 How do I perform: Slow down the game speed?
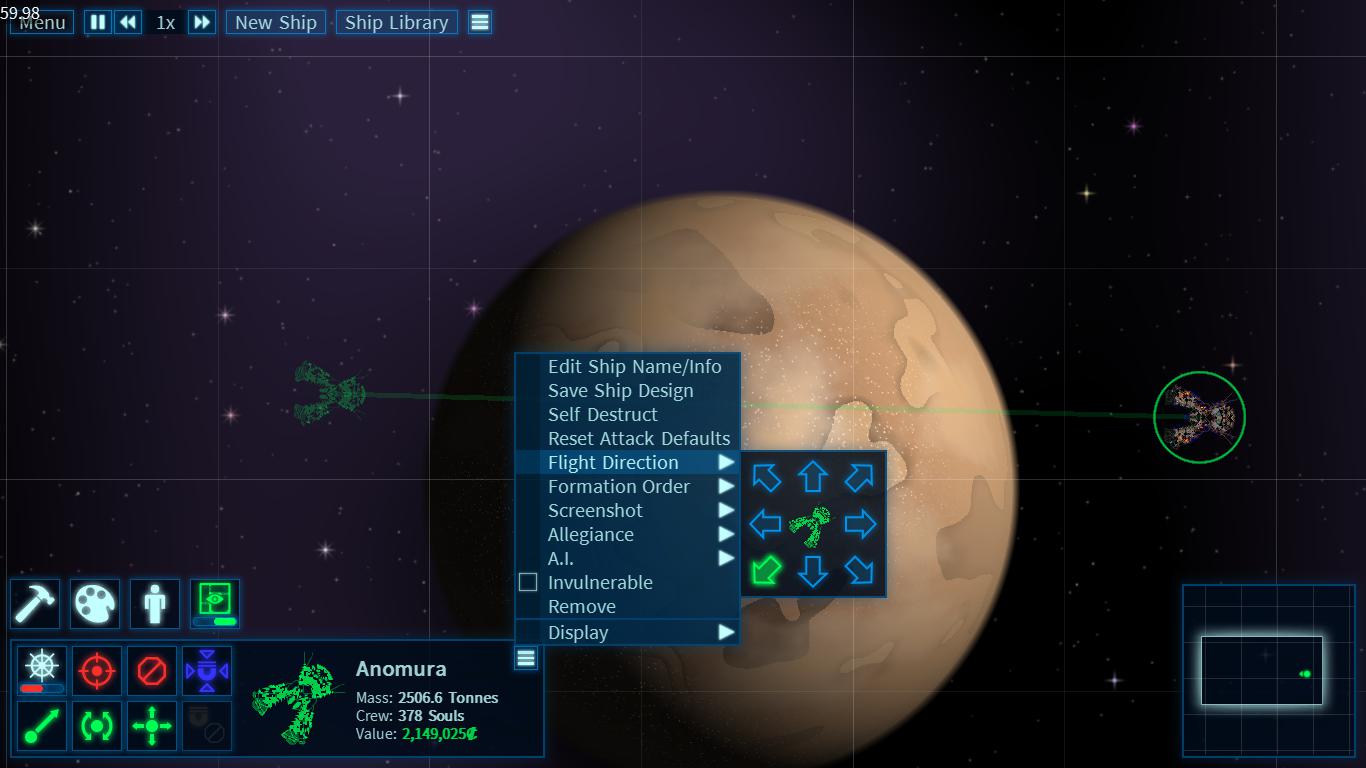pyautogui.click(x=128, y=22)
